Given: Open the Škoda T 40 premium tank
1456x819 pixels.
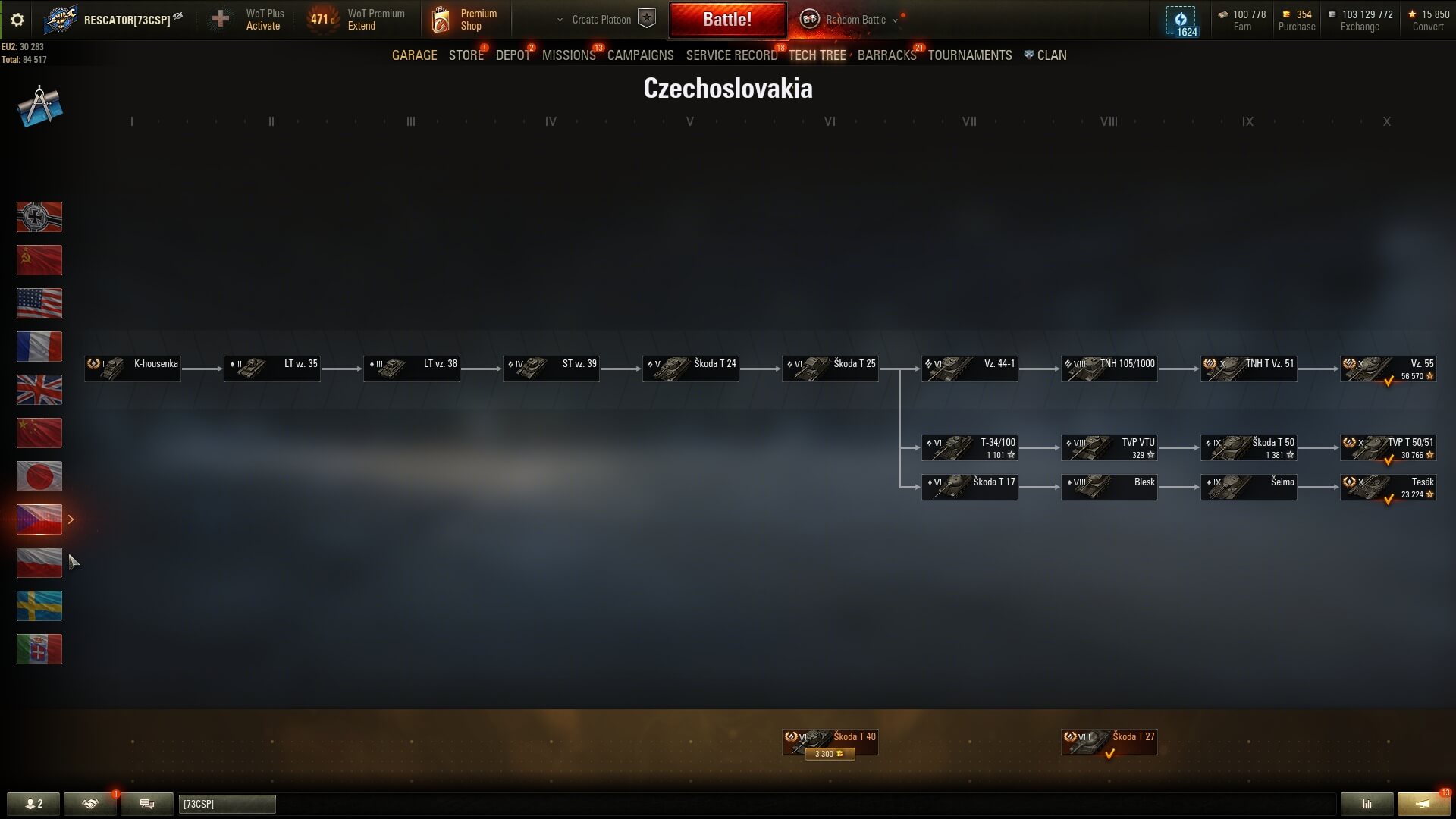Looking at the screenshot, I should 830,742.
